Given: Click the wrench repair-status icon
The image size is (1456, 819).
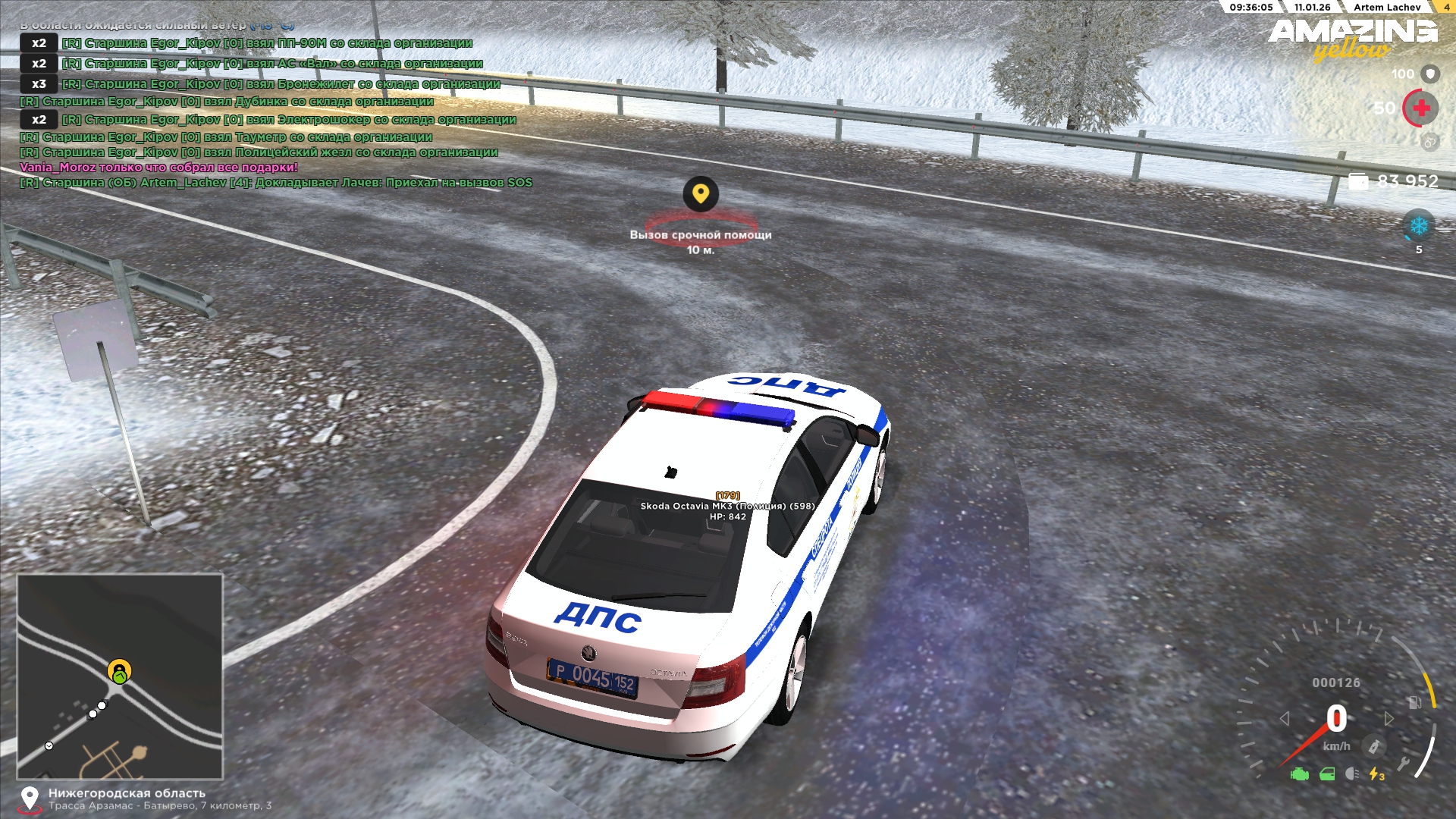Looking at the screenshot, I should pos(1404,763).
